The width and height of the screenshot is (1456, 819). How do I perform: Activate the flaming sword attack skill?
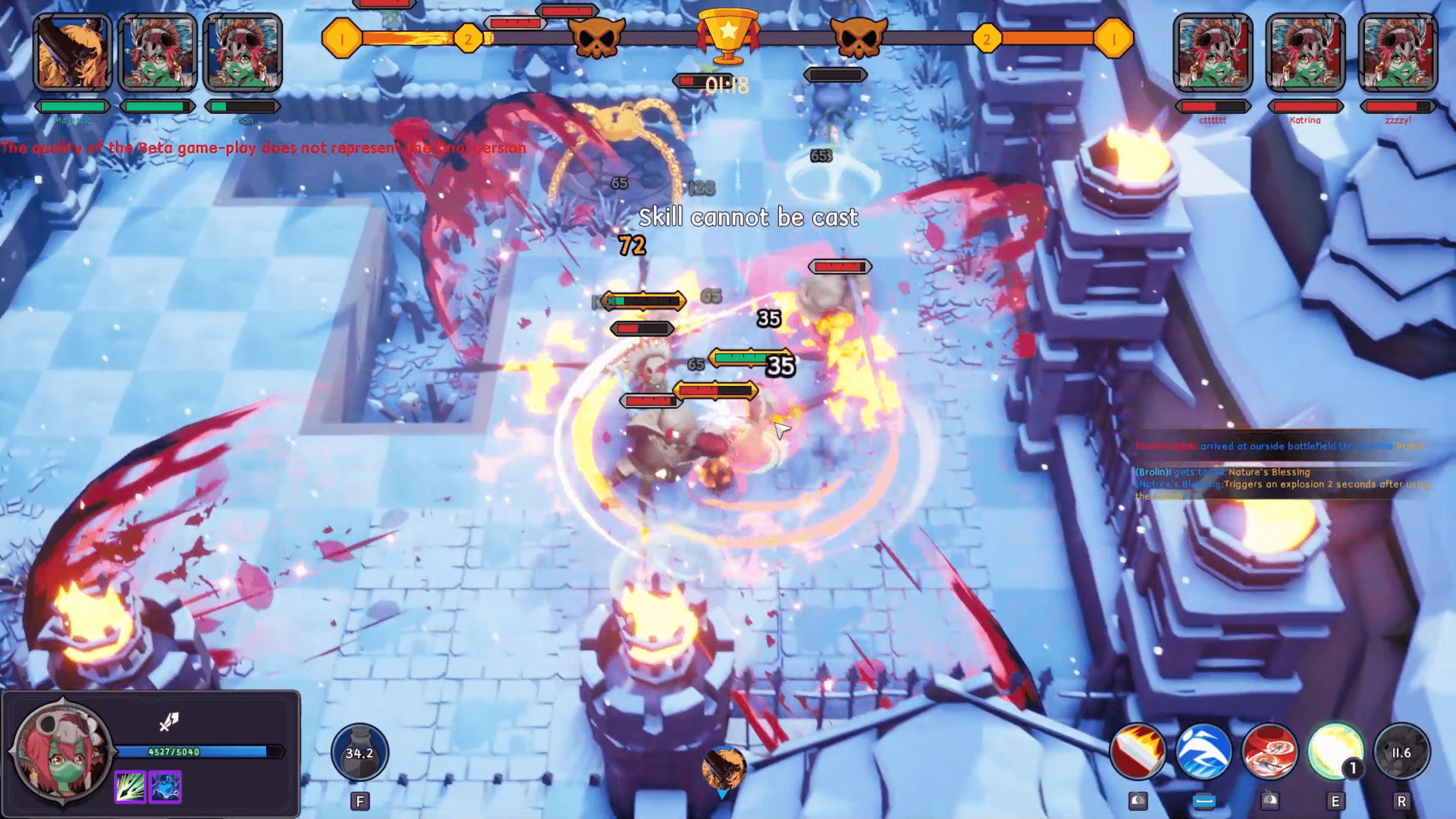pyautogui.click(x=1137, y=752)
